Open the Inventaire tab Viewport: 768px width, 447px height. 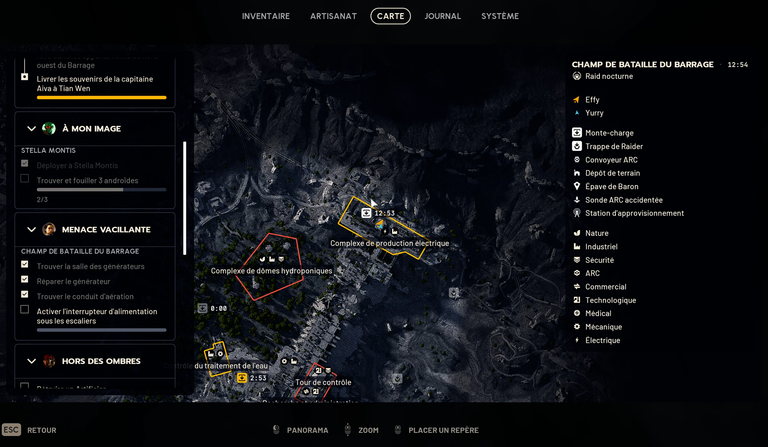click(x=266, y=16)
